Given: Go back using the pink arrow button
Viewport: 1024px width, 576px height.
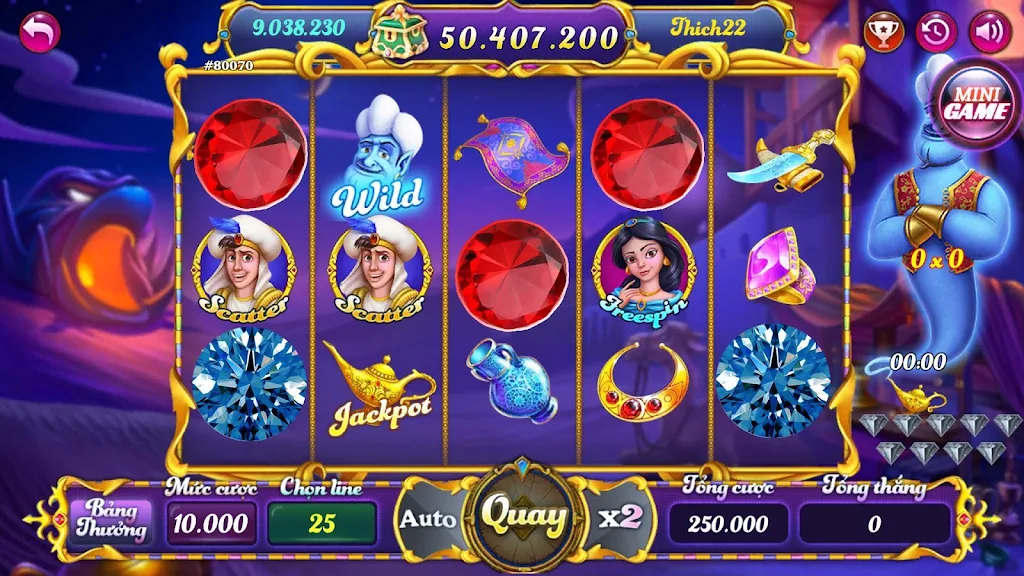Looking at the screenshot, I should click(x=40, y=32).
